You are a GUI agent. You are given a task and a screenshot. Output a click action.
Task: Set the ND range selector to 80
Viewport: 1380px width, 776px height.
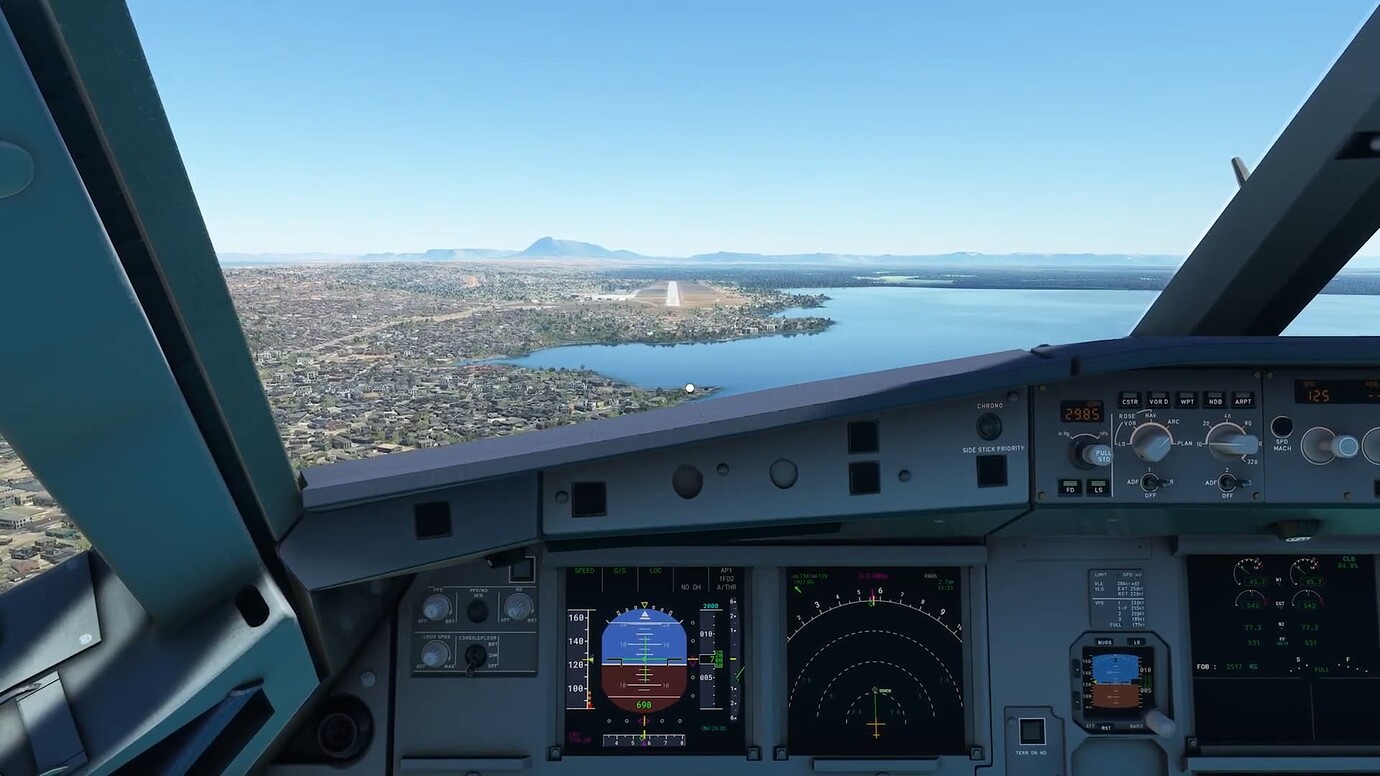(1247, 424)
